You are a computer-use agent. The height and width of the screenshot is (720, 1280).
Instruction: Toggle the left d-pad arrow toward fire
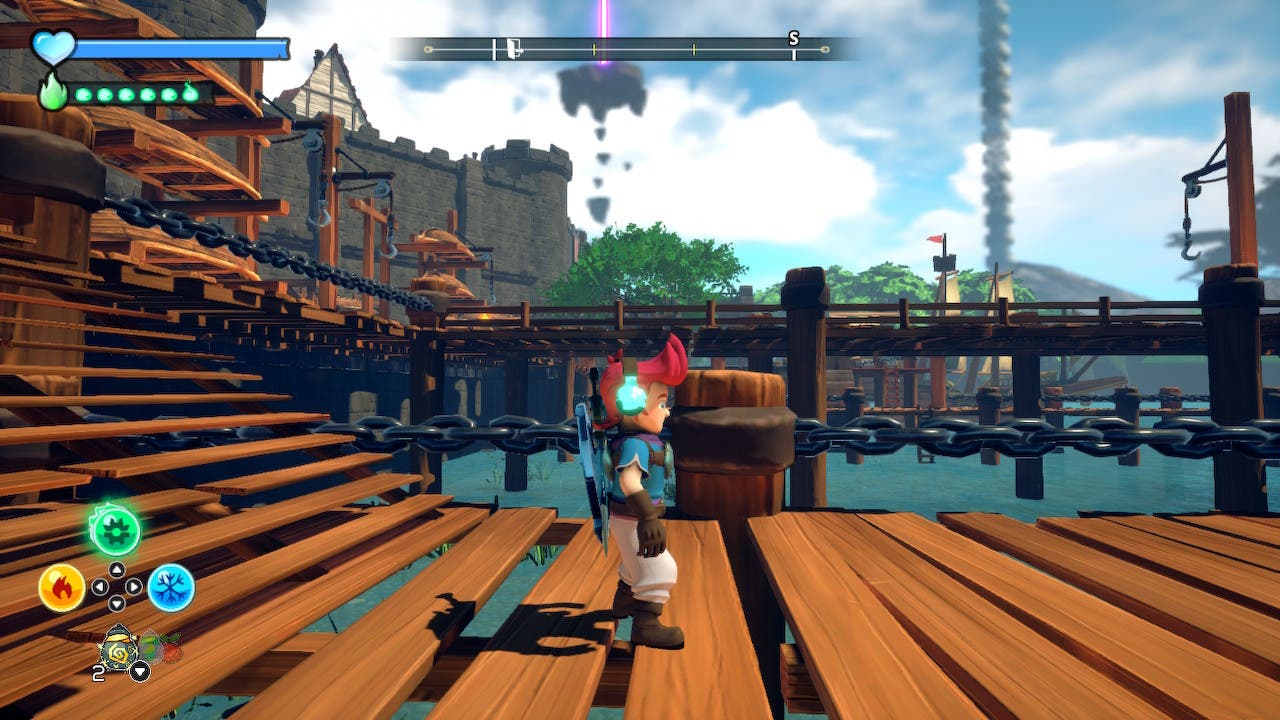101,586
